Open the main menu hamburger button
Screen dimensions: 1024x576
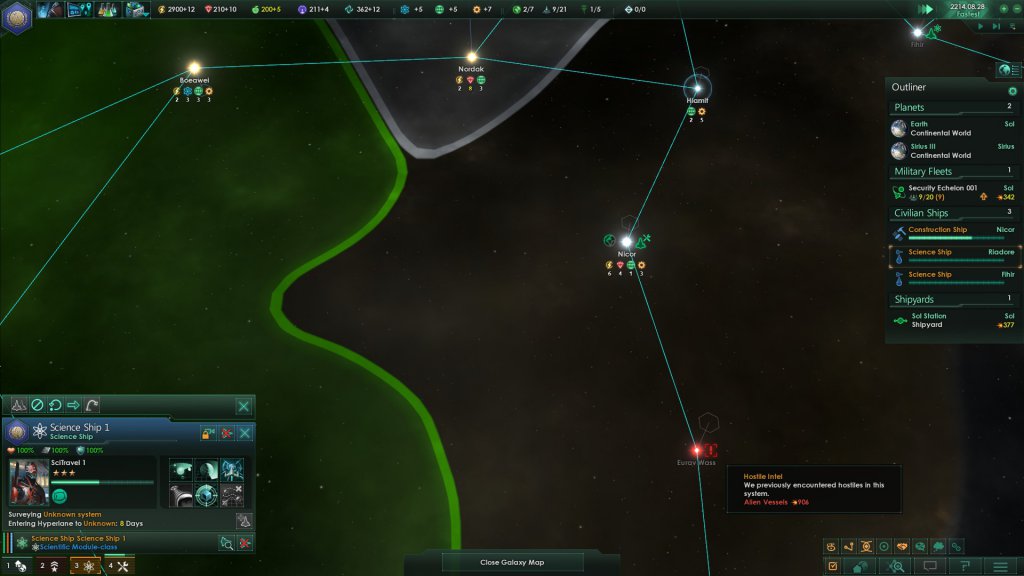click(998, 566)
